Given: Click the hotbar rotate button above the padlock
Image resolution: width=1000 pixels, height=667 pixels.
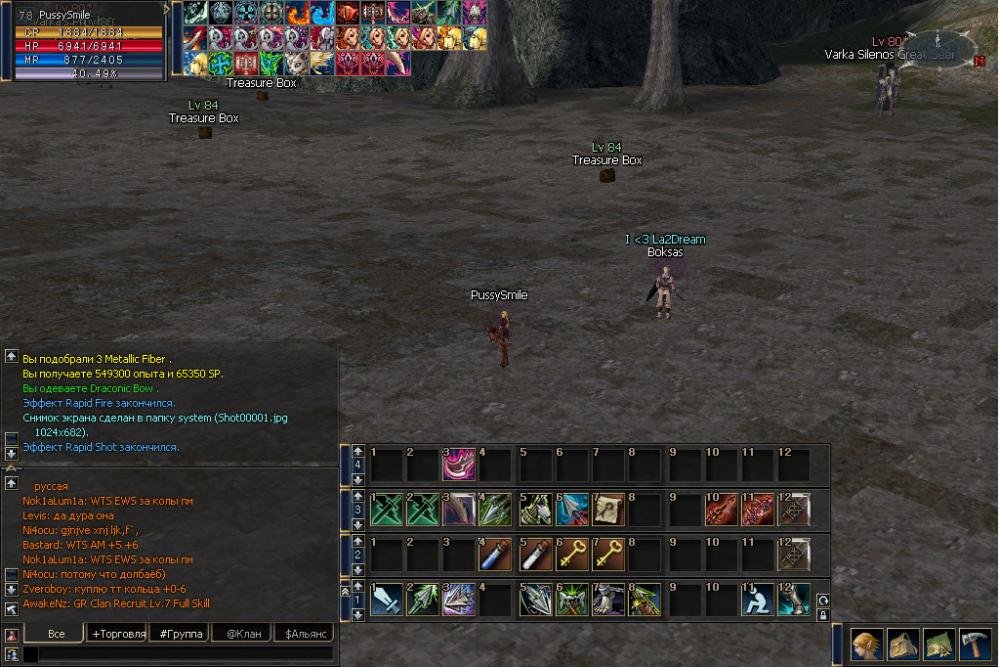Looking at the screenshot, I should tap(823, 600).
